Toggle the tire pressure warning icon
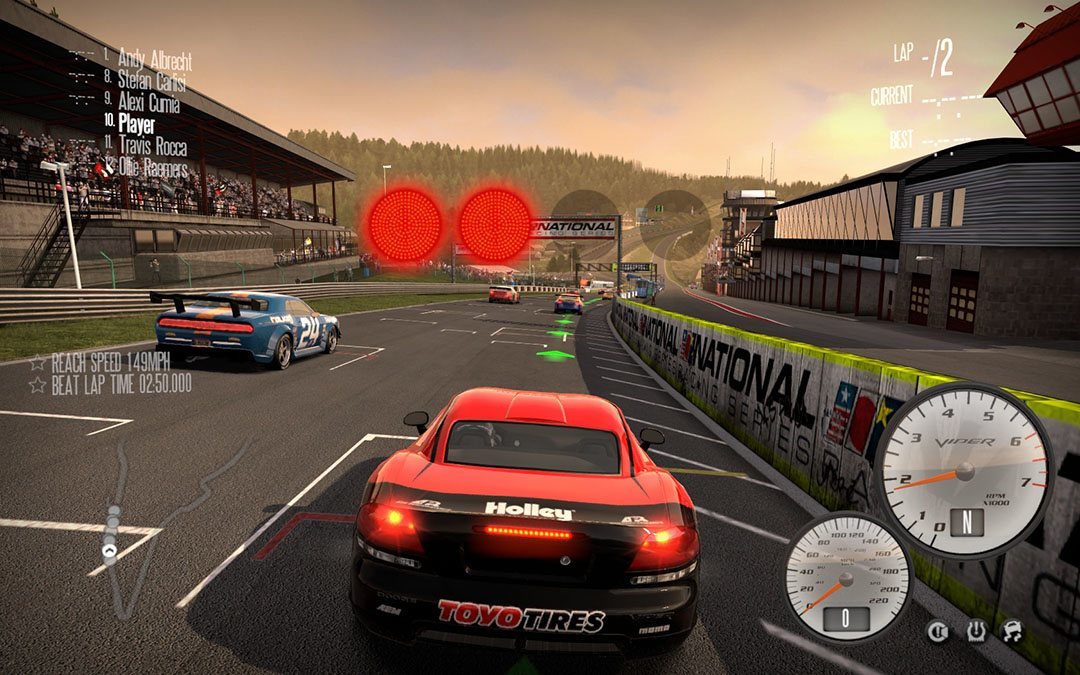The width and height of the screenshot is (1080, 675). [975, 631]
